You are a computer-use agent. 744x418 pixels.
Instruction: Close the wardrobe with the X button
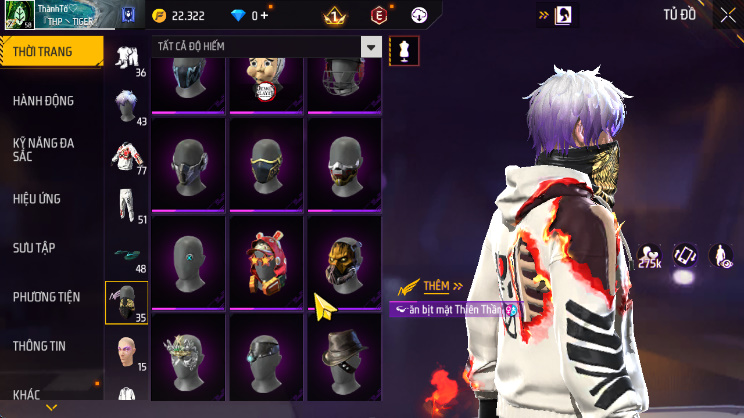(728, 15)
